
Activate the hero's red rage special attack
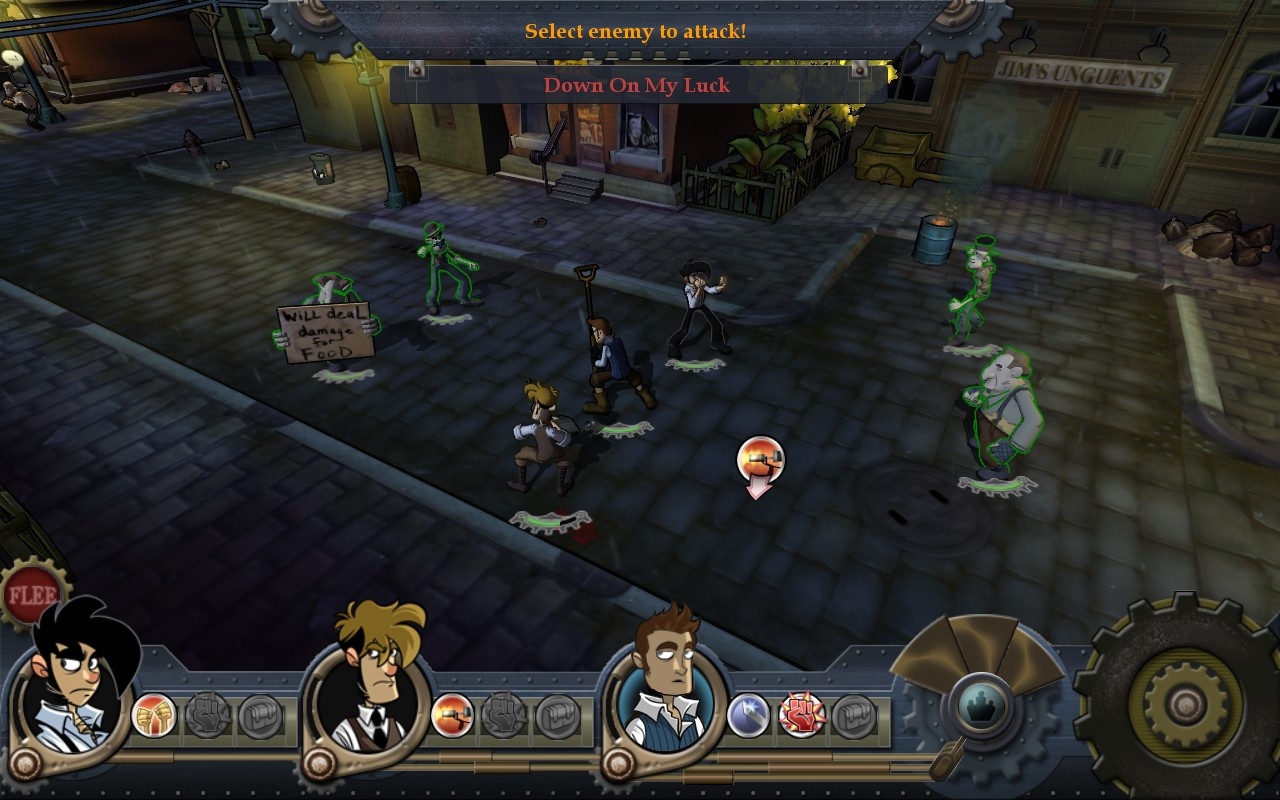pos(799,712)
